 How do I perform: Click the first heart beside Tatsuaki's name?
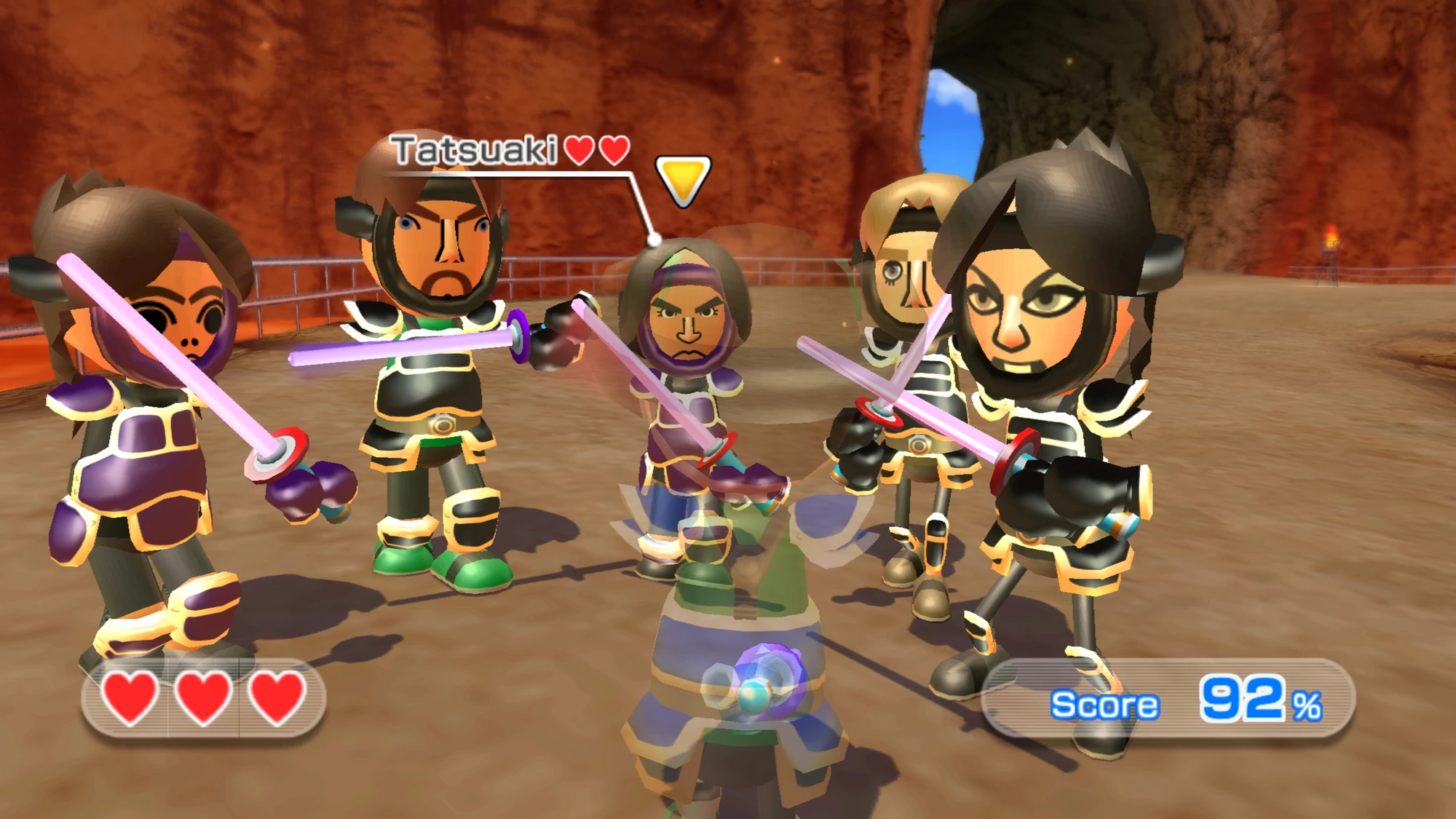[x=577, y=151]
